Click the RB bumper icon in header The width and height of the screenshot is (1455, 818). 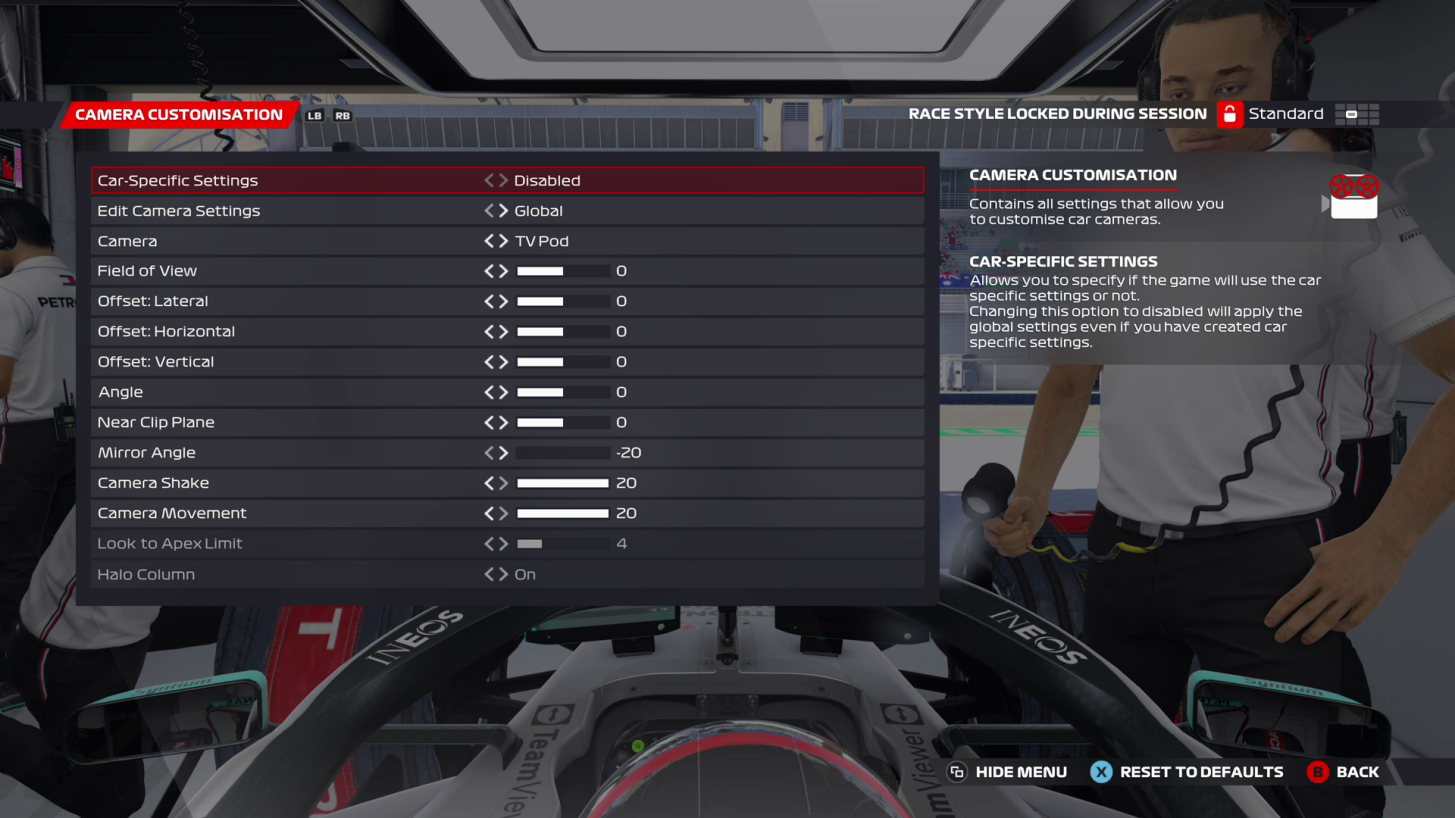(342, 115)
